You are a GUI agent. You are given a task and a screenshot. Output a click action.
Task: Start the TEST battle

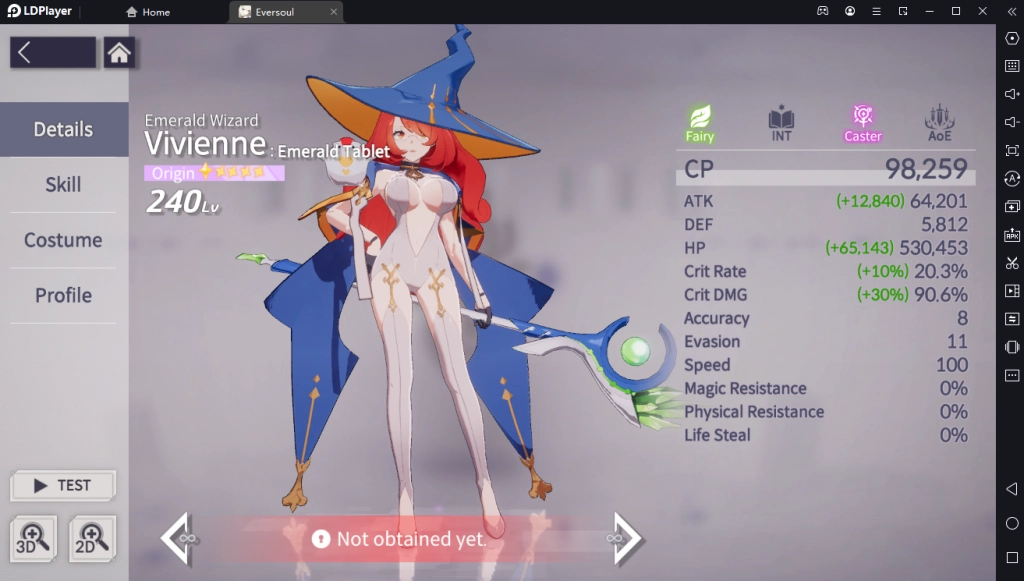tap(63, 486)
